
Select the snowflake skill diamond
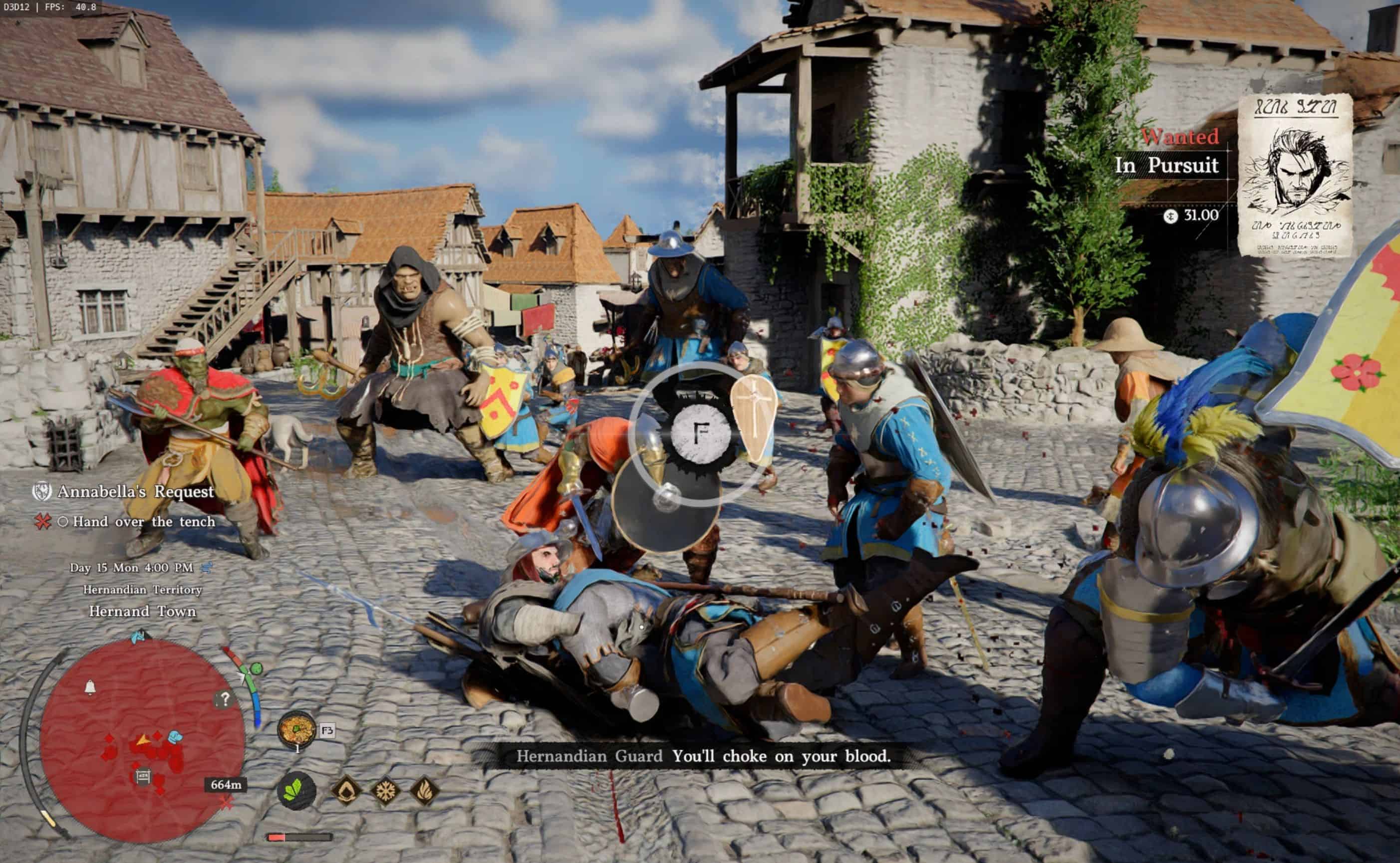(385, 791)
